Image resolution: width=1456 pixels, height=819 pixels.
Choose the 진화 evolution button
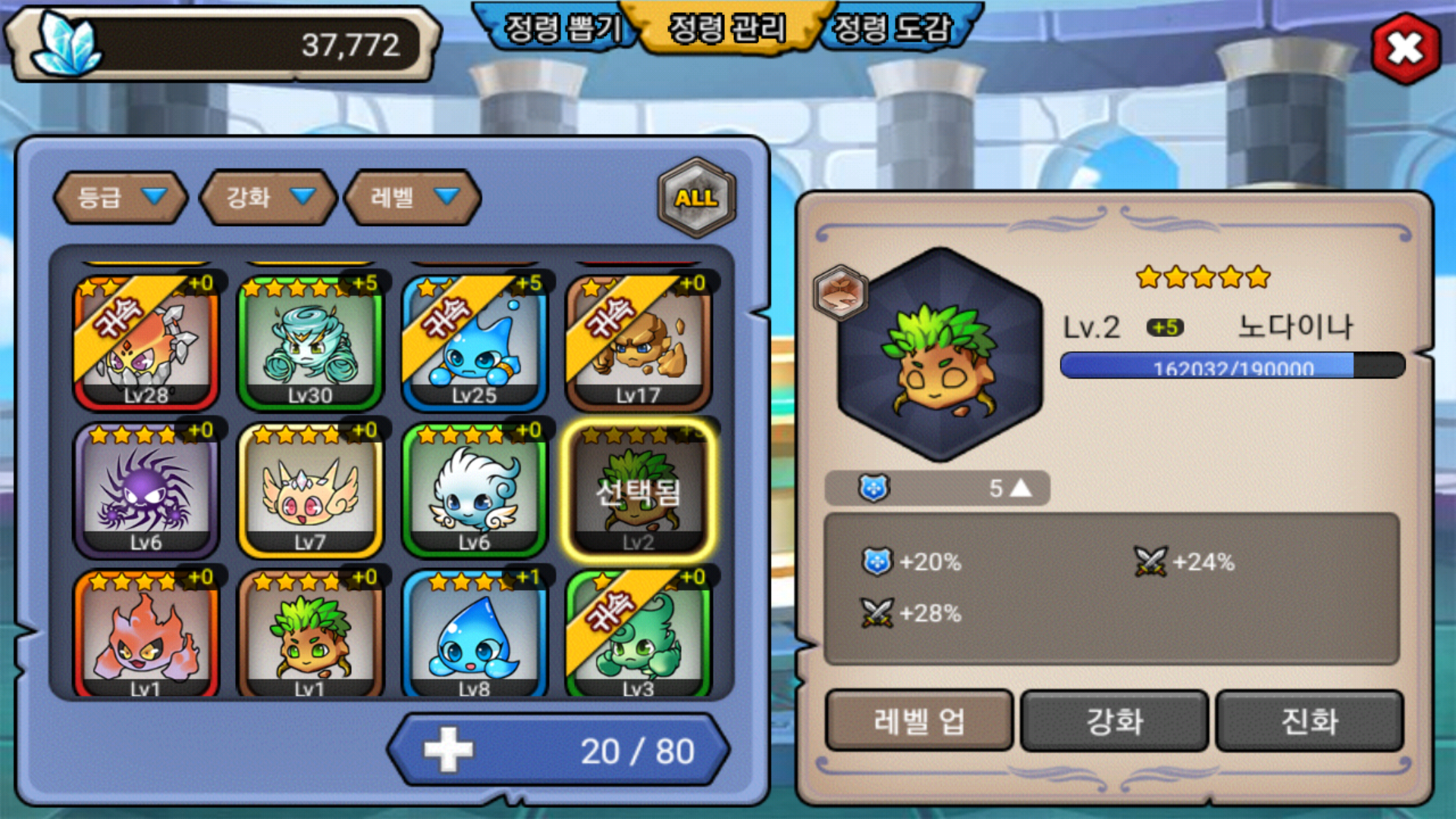[1310, 720]
